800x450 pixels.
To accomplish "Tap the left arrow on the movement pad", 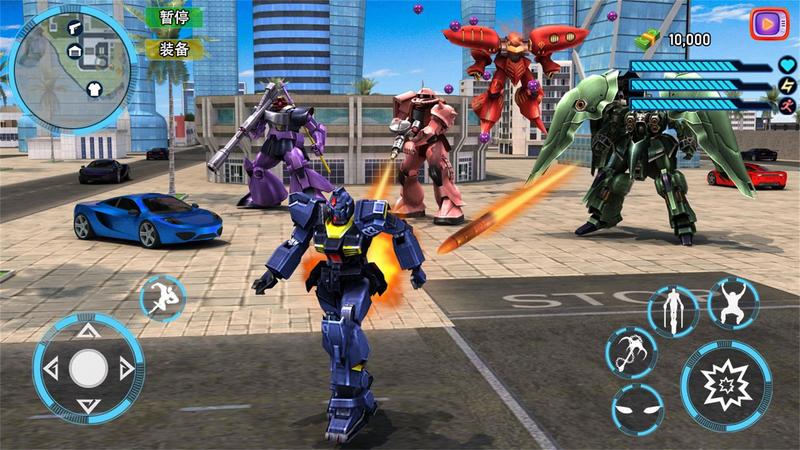I will tap(47, 369).
